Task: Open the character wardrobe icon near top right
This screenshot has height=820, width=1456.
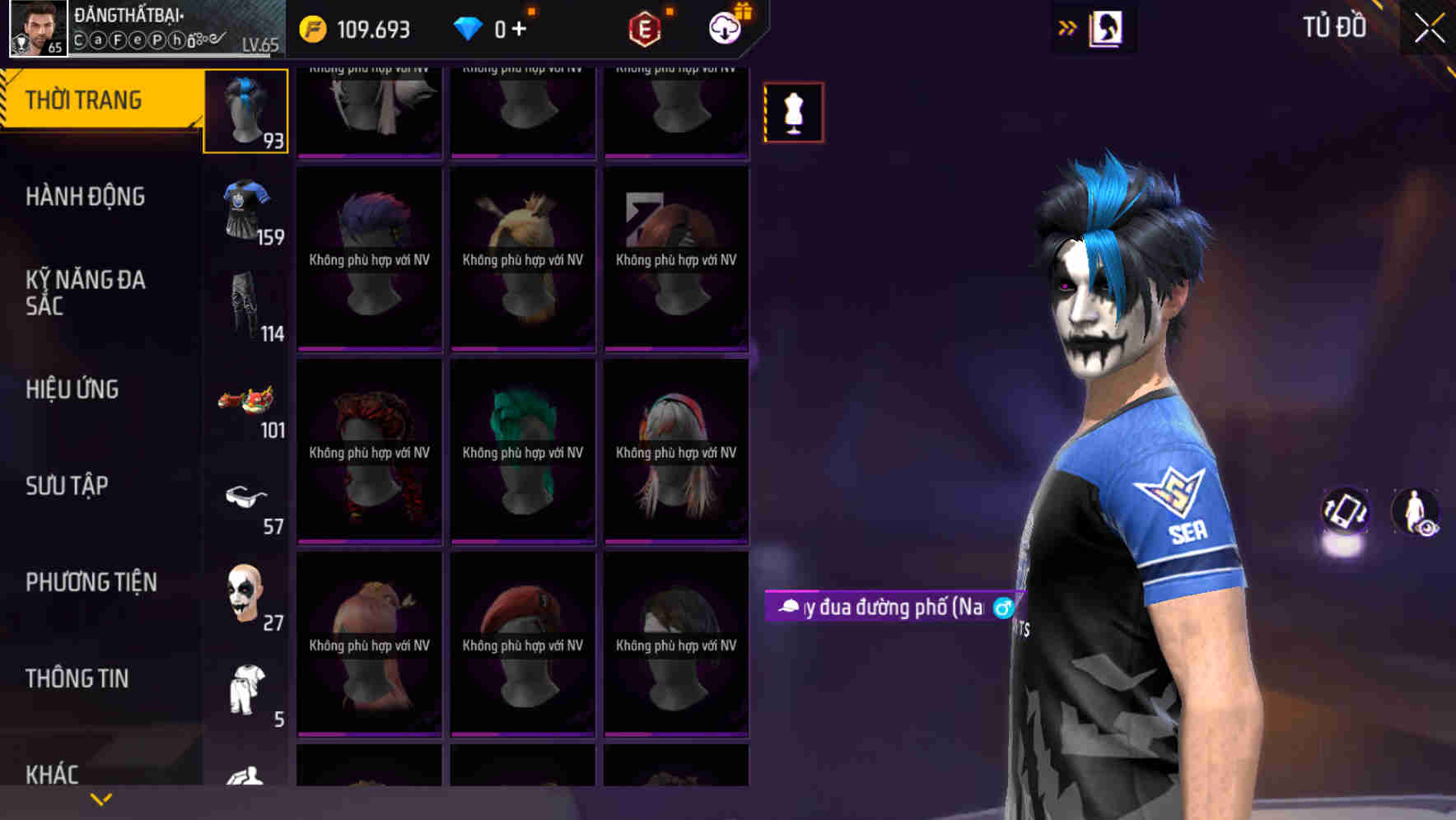Action: click(x=1106, y=27)
